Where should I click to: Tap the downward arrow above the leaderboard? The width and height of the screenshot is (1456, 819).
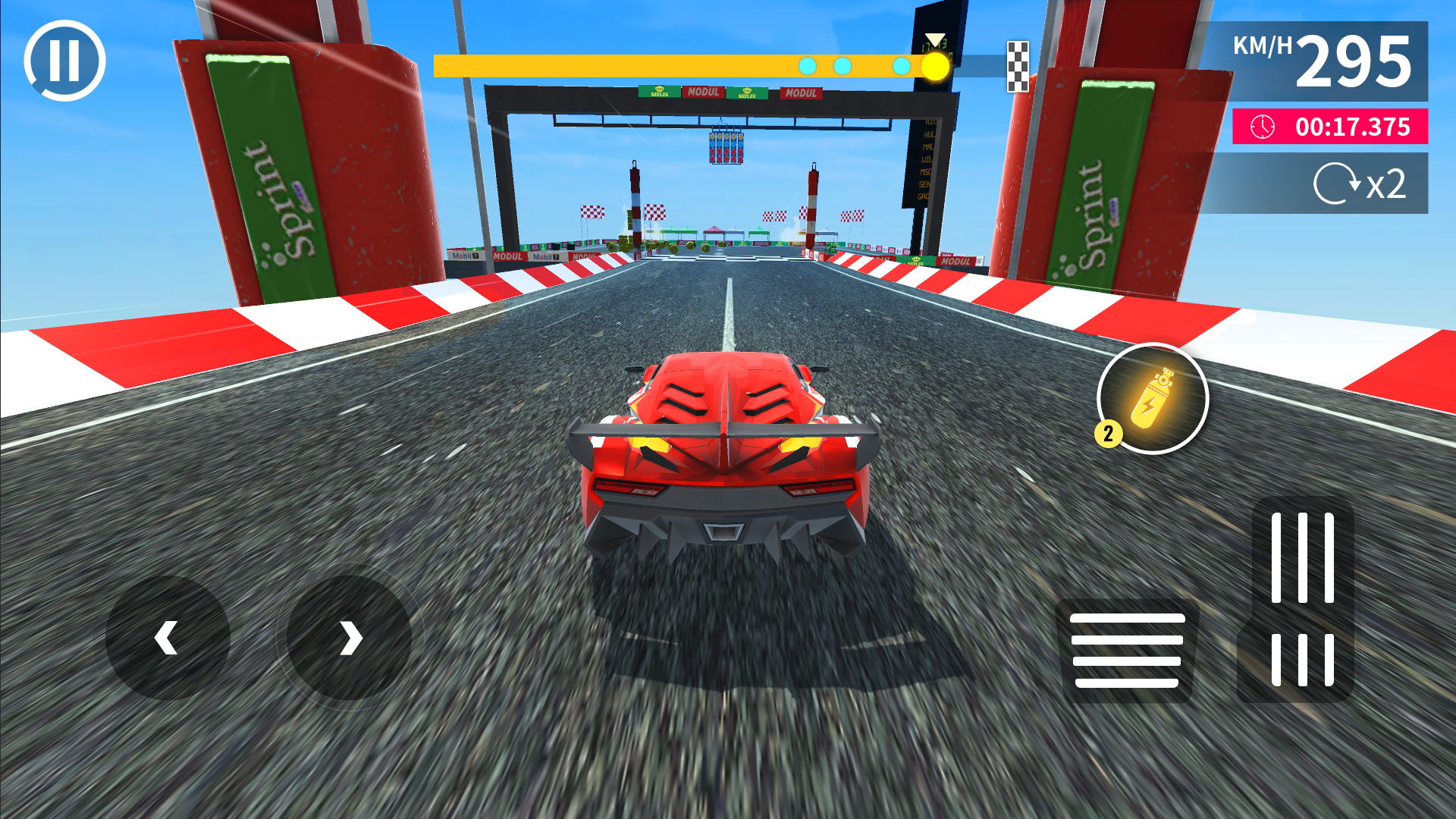pyautogui.click(x=935, y=36)
